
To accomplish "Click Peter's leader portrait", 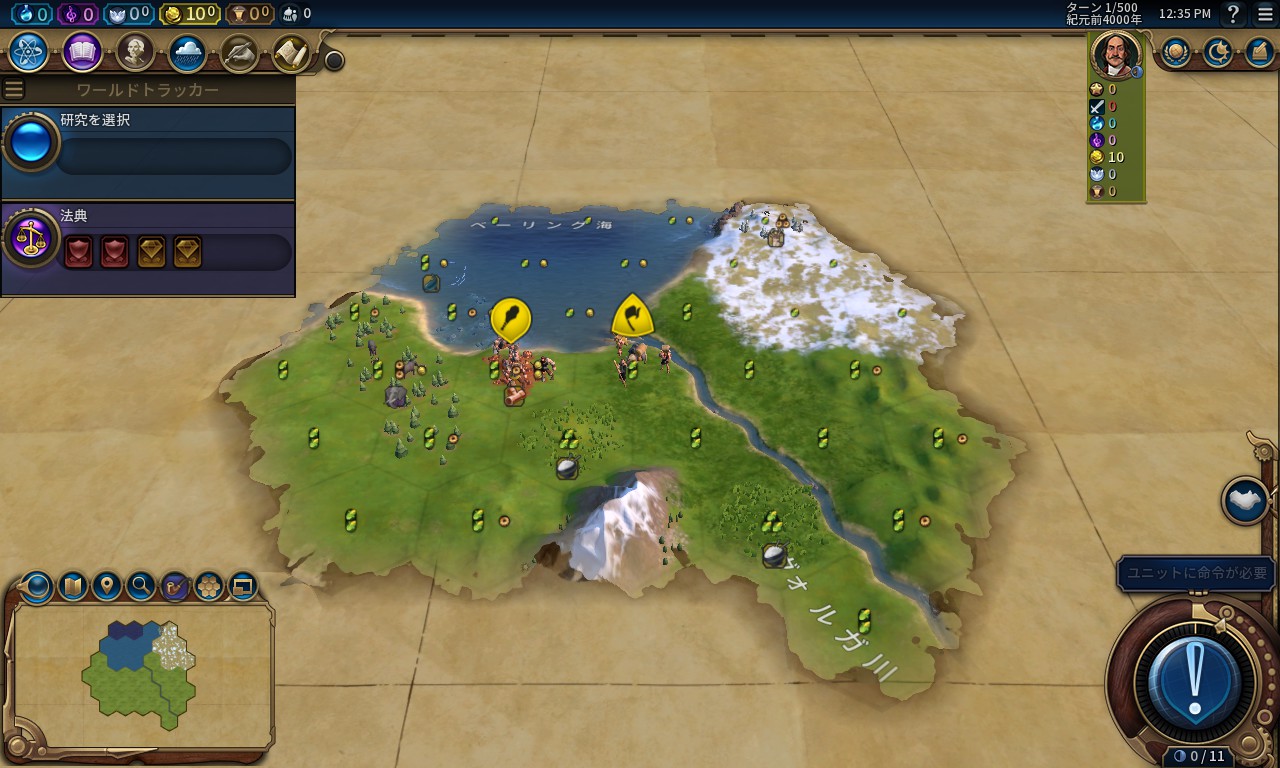I will pyautogui.click(x=1115, y=54).
